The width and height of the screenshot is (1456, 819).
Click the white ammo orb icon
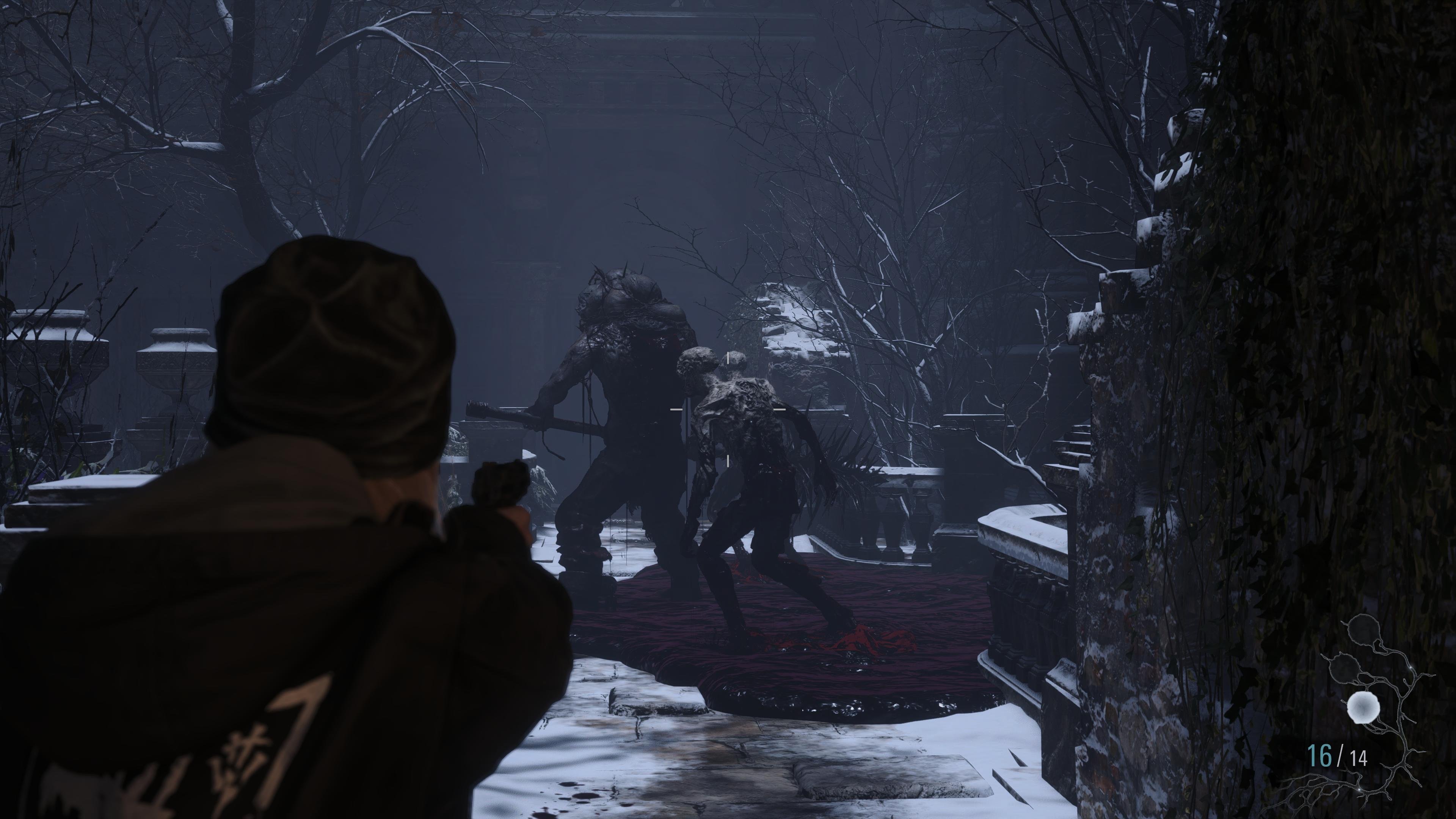pyautogui.click(x=1363, y=707)
